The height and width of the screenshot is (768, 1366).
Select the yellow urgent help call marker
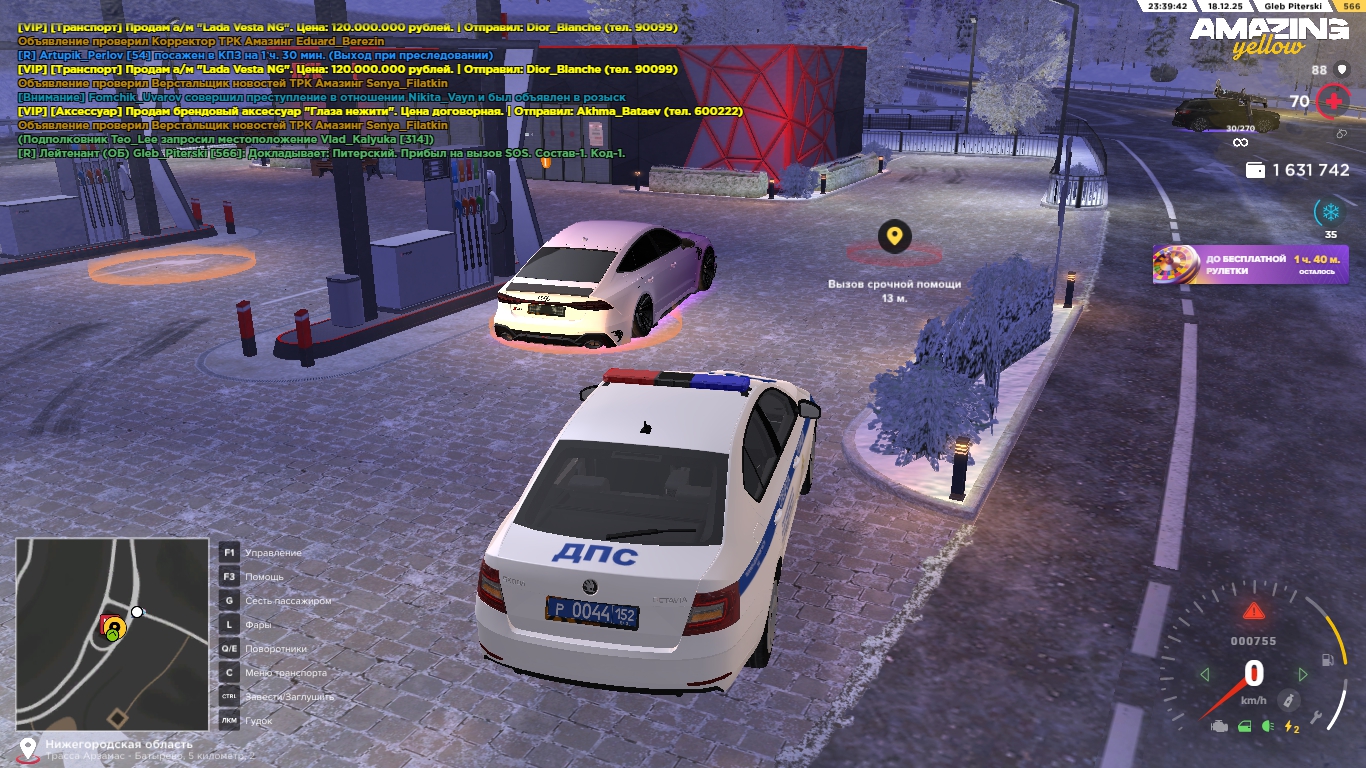(894, 237)
